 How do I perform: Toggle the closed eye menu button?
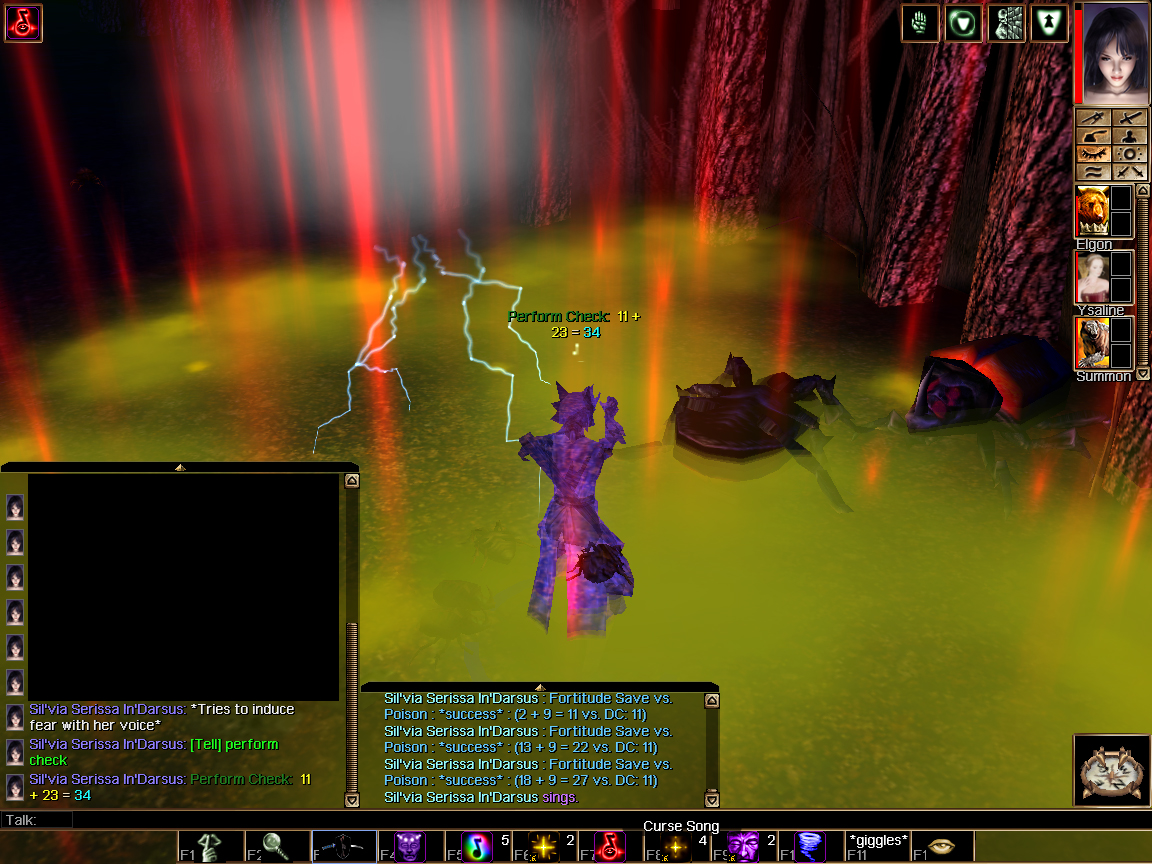[x=1094, y=154]
